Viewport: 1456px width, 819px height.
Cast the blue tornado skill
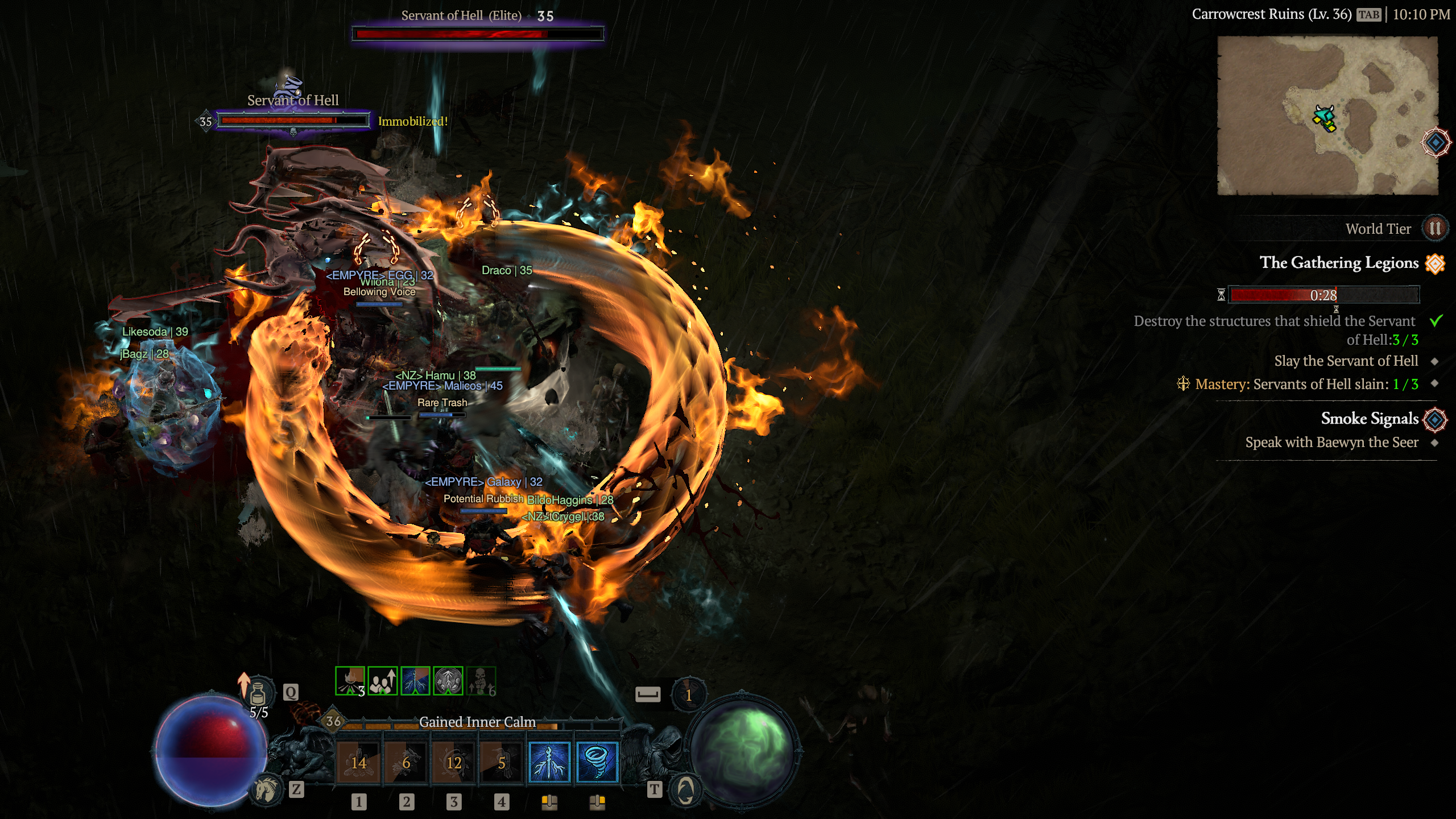point(597,762)
